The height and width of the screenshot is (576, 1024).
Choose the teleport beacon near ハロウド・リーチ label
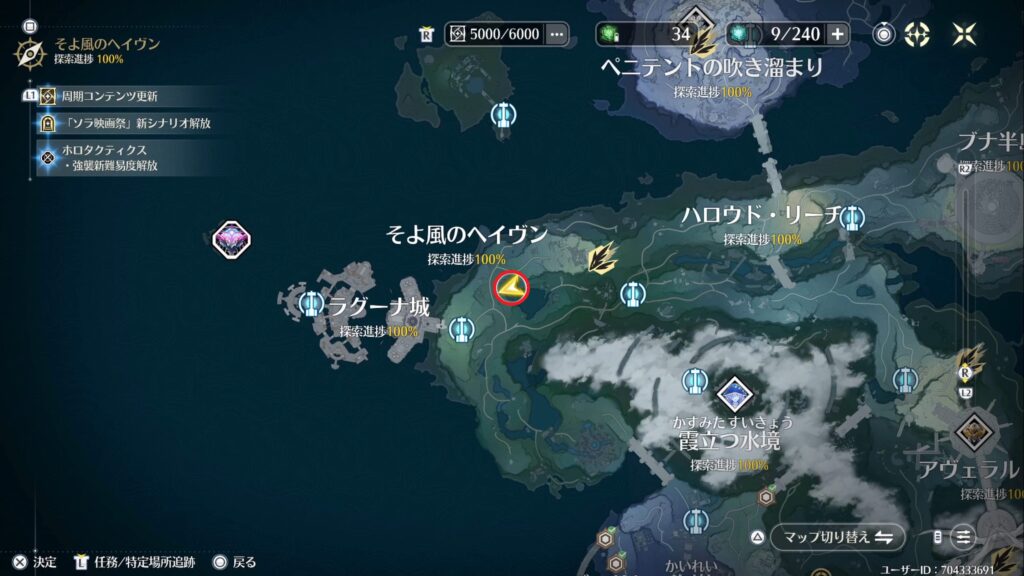852,216
